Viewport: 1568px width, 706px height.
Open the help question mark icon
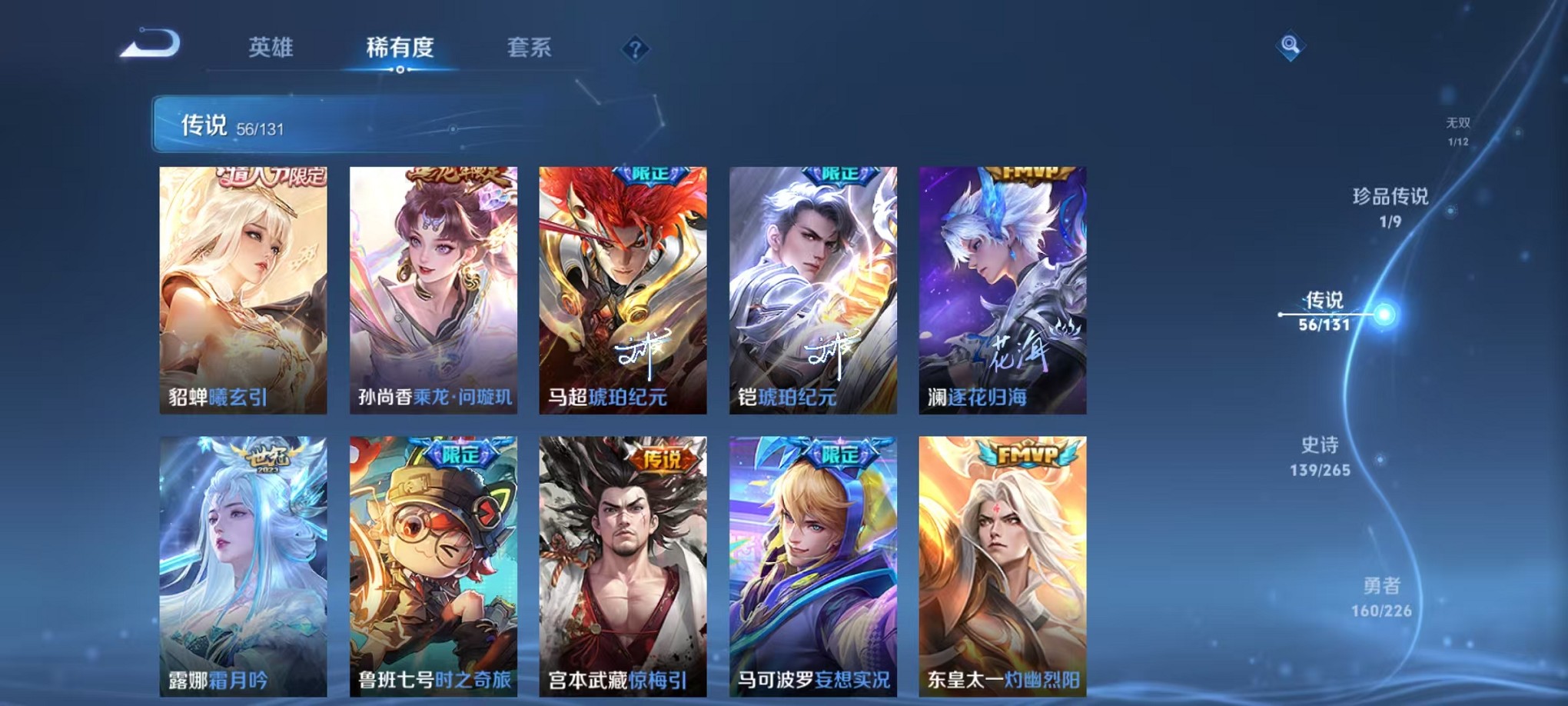(635, 50)
